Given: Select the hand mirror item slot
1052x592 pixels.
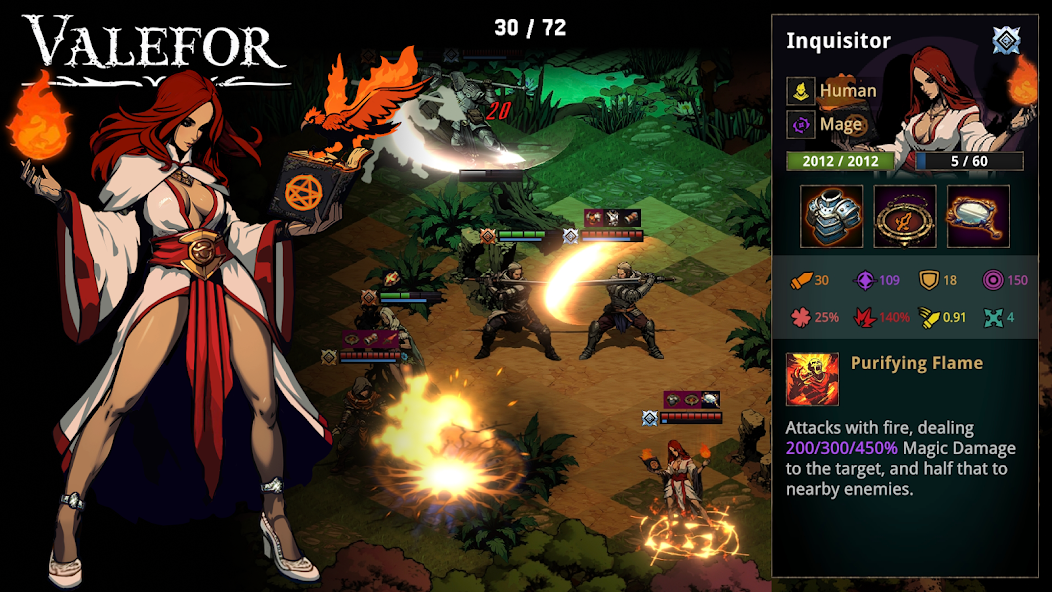Looking at the screenshot, I should point(978,216).
